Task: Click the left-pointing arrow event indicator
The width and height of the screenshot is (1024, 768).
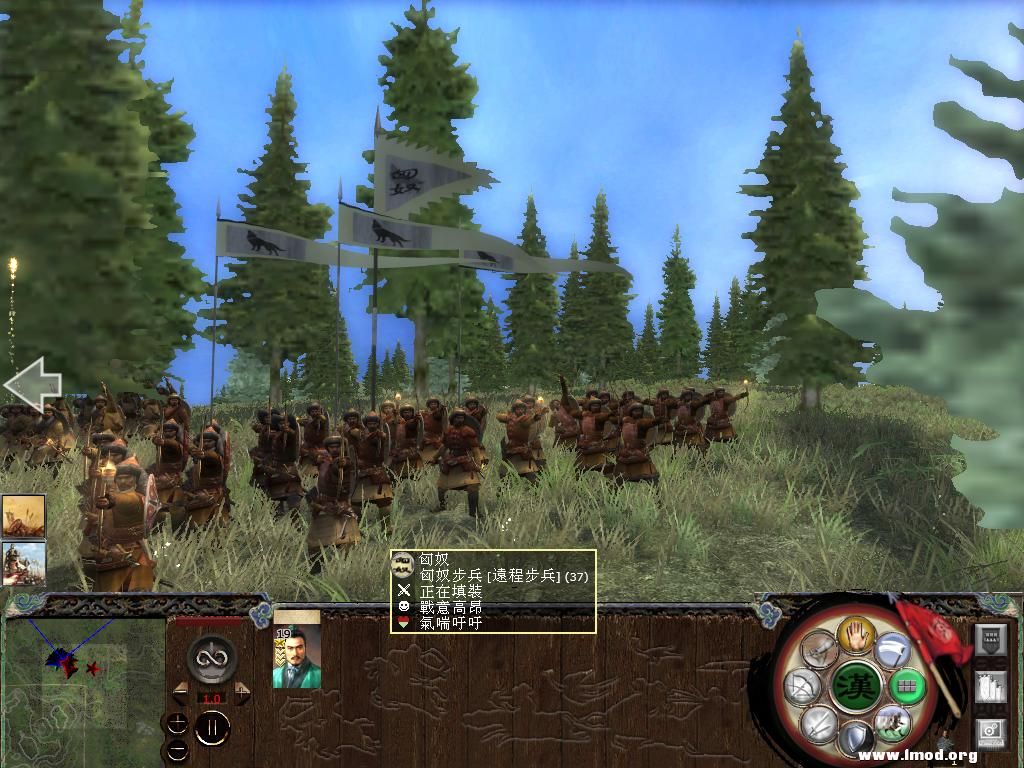Action: coord(32,387)
